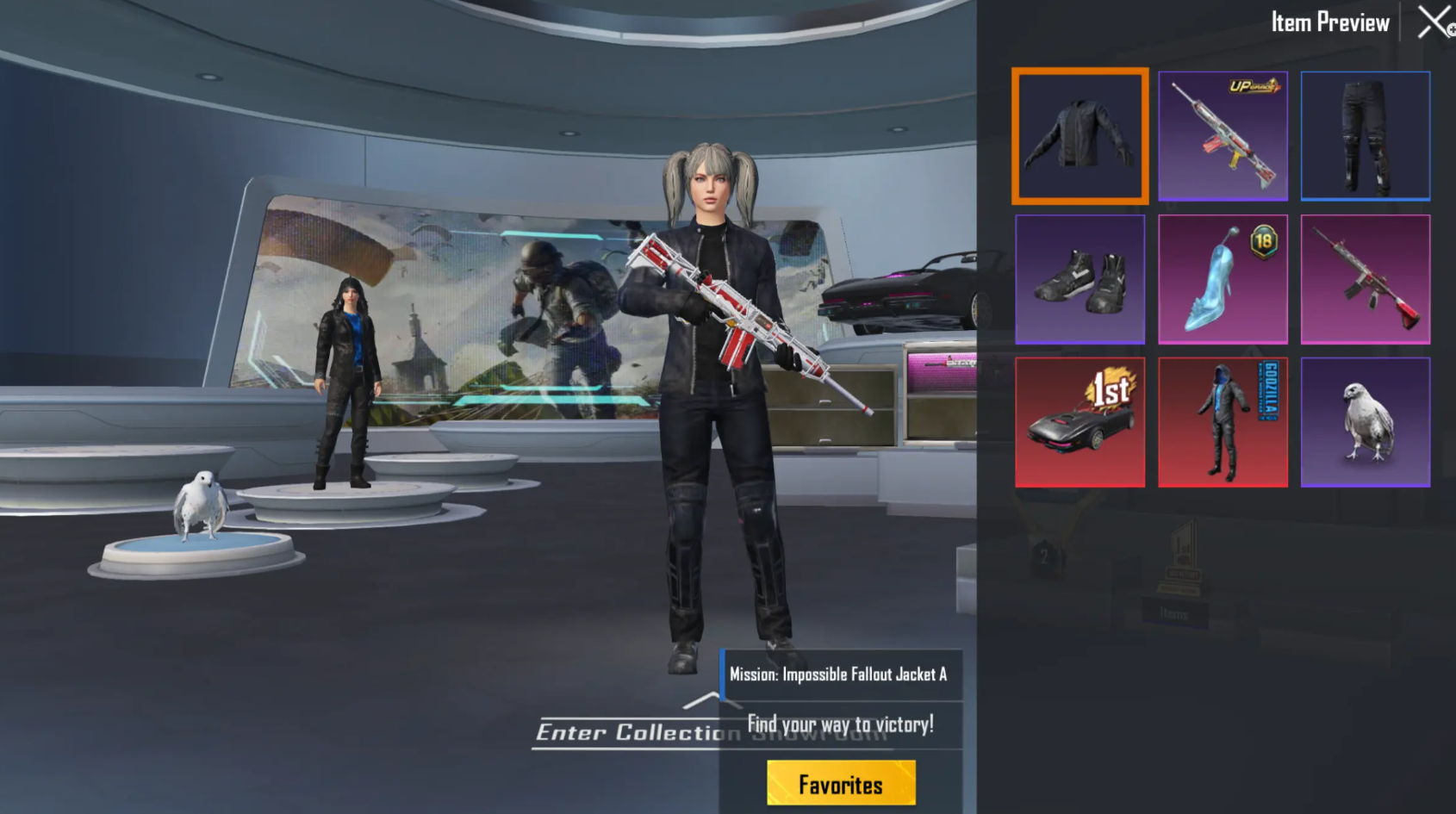
Task: Open the item description tooltip text
Action: tap(840, 675)
